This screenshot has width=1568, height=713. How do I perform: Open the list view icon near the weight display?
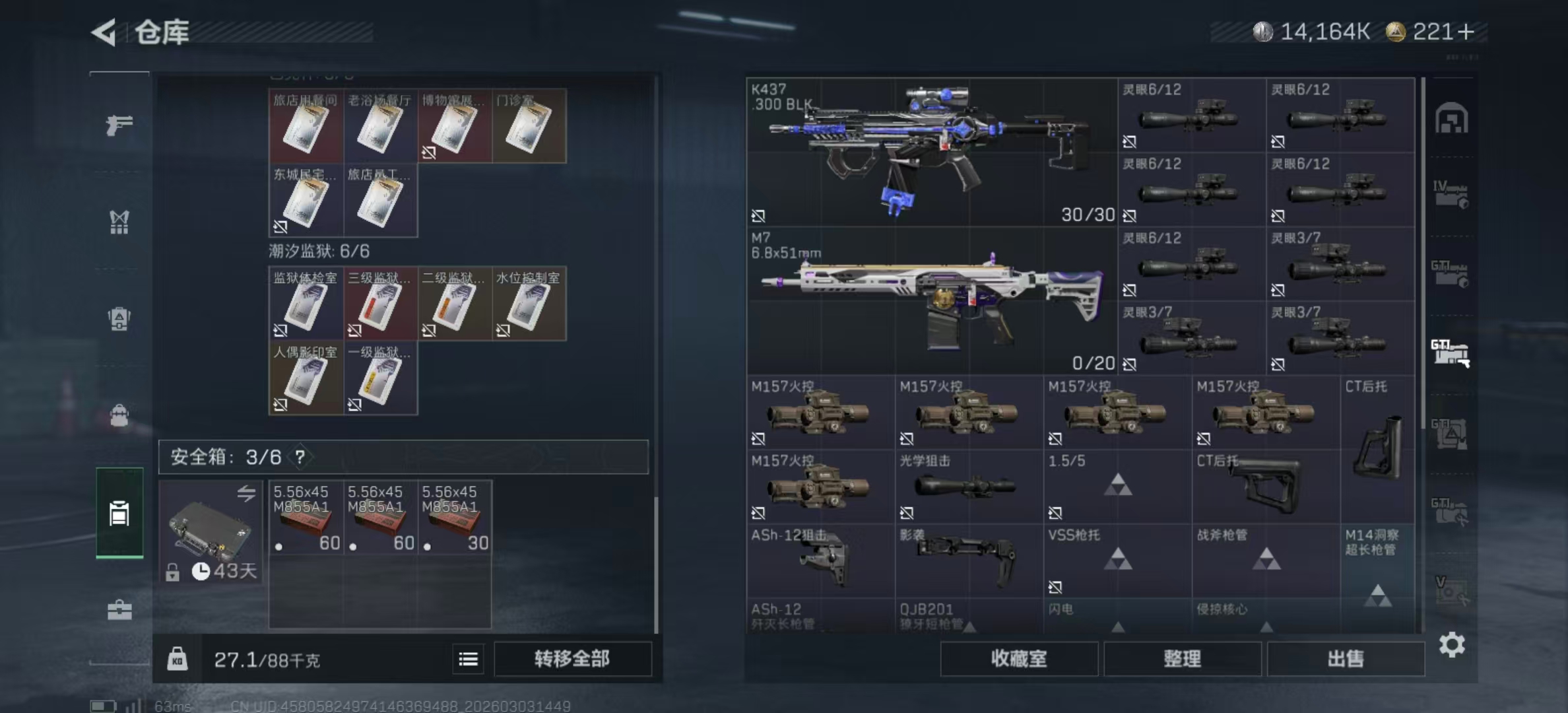coord(469,659)
